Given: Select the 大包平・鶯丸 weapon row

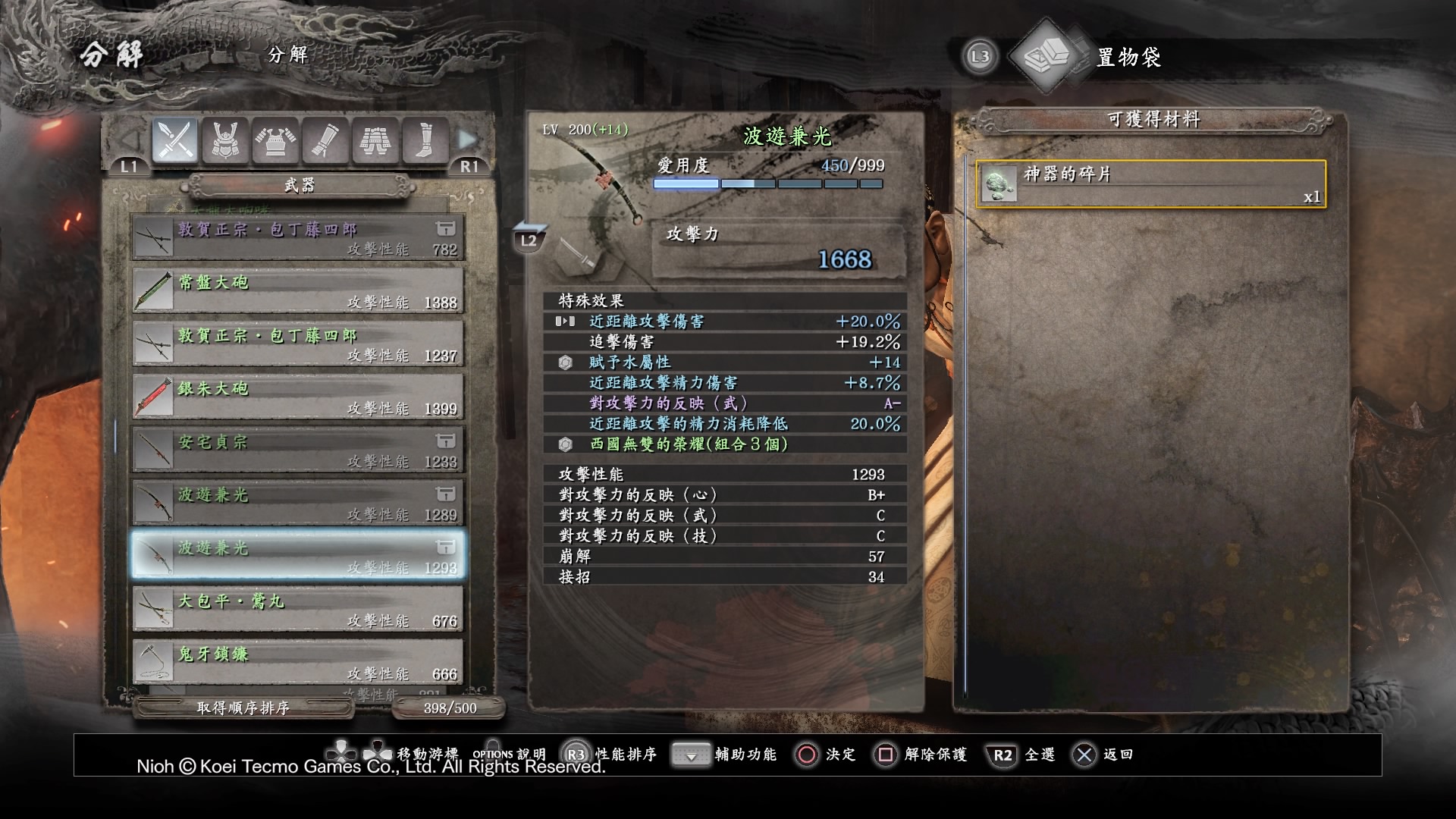Looking at the screenshot, I should (298, 609).
